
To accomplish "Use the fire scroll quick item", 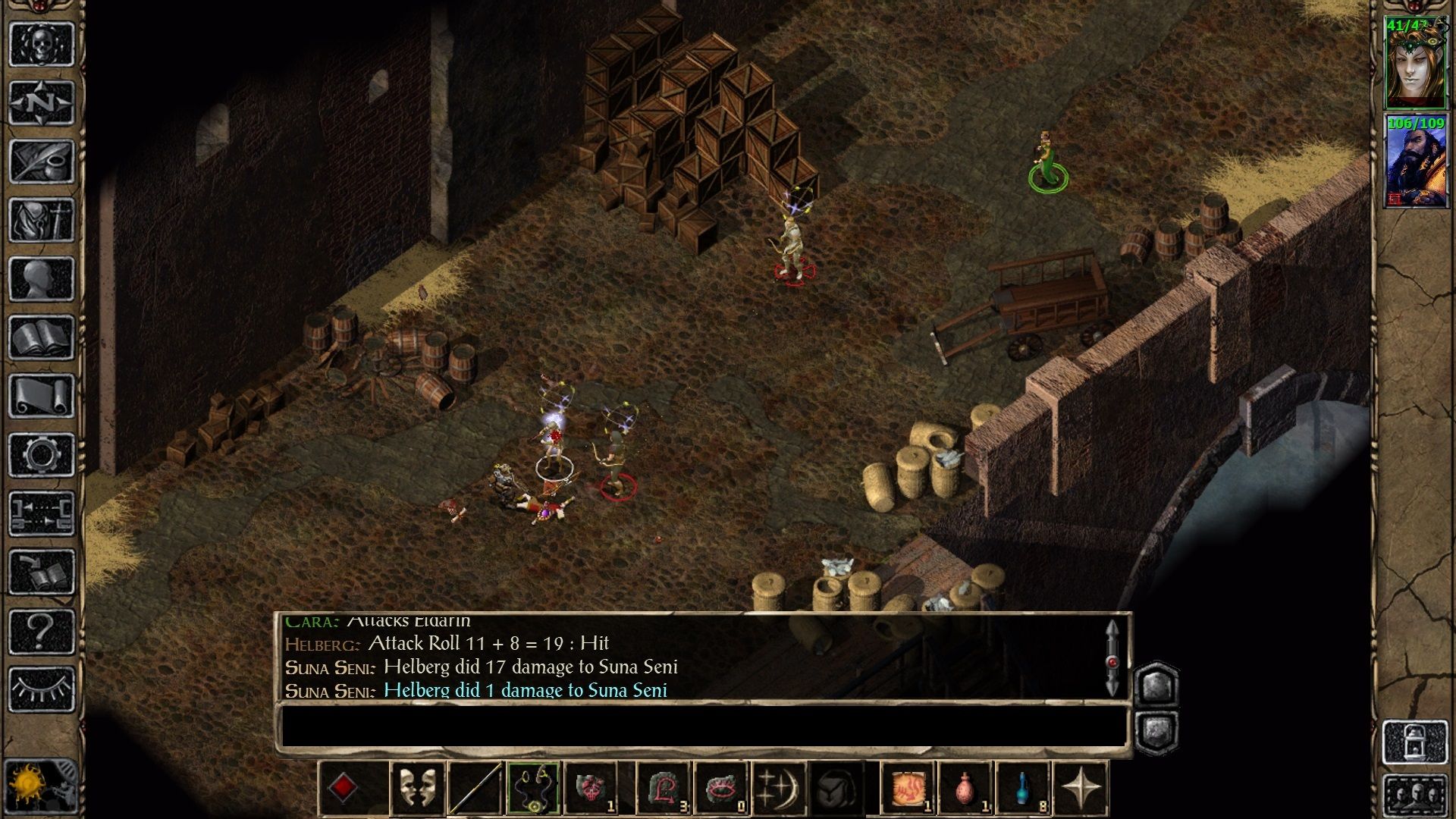I will click(x=908, y=788).
